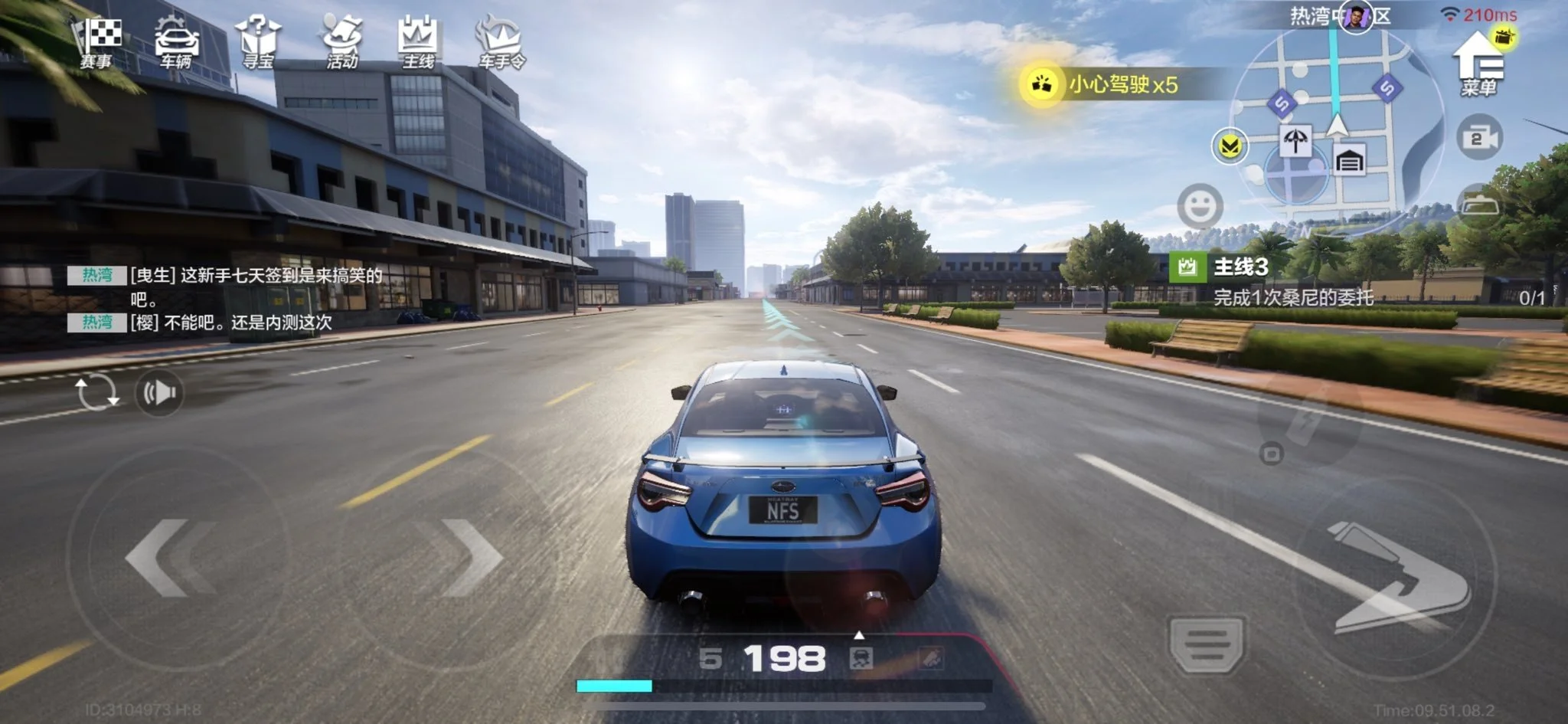Open the 车辆 vehicles menu

click(x=176, y=43)
